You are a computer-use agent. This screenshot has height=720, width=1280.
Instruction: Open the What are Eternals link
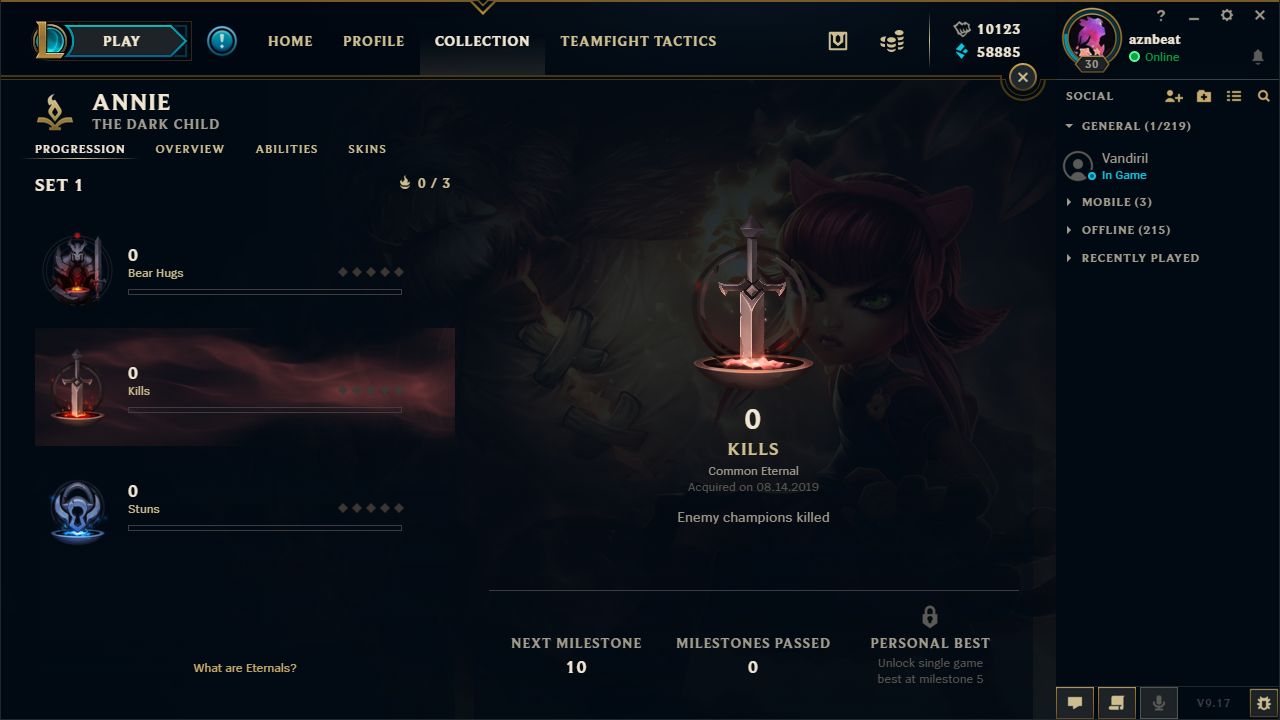(x=245, y=667)
